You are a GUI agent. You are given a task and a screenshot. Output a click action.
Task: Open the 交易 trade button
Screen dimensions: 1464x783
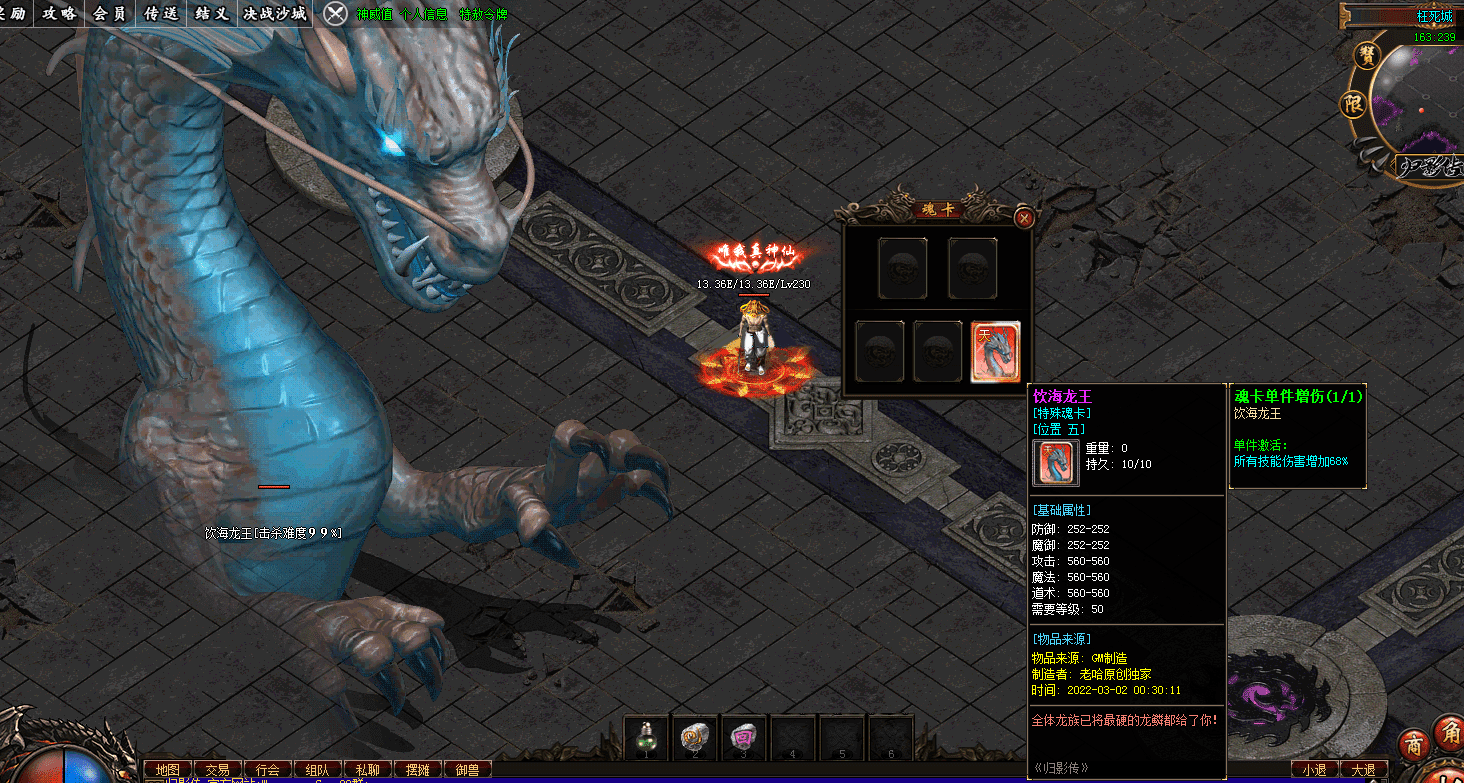pyautogui.click(x=217, y=770)
